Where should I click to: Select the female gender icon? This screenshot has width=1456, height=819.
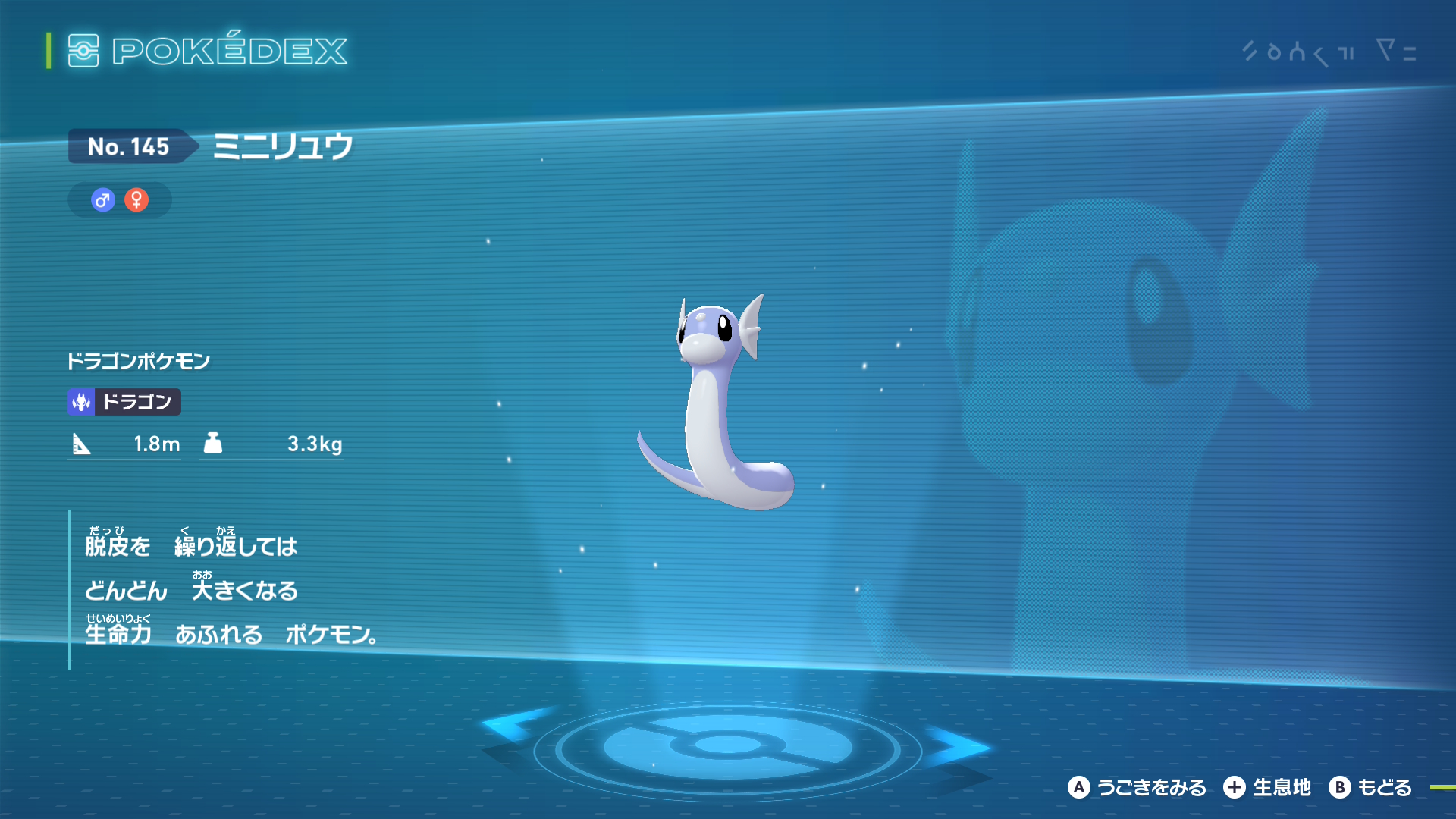tap(136, 200)
